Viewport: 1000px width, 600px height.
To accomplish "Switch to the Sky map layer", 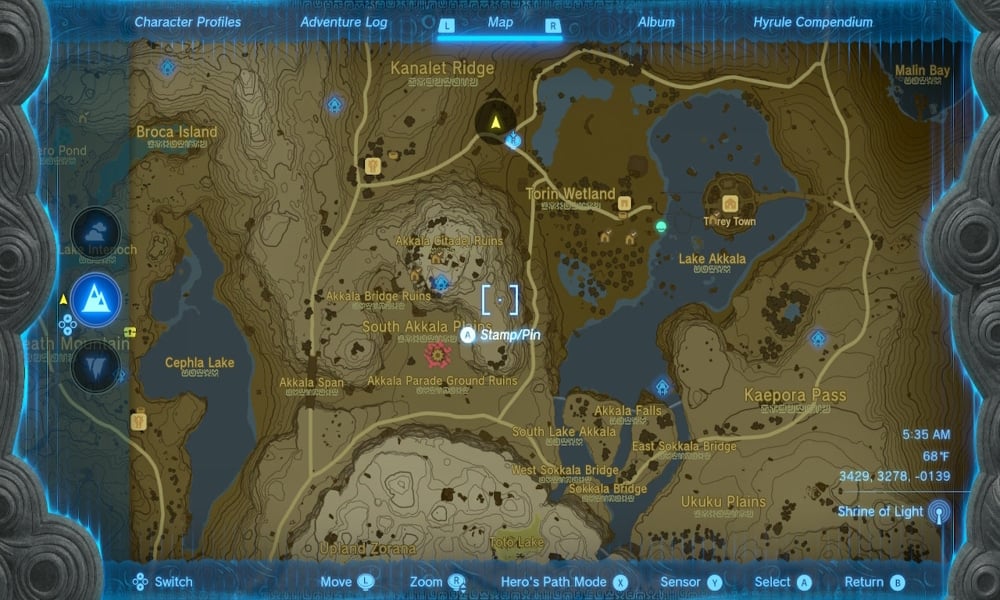I will tap(96, 232).
